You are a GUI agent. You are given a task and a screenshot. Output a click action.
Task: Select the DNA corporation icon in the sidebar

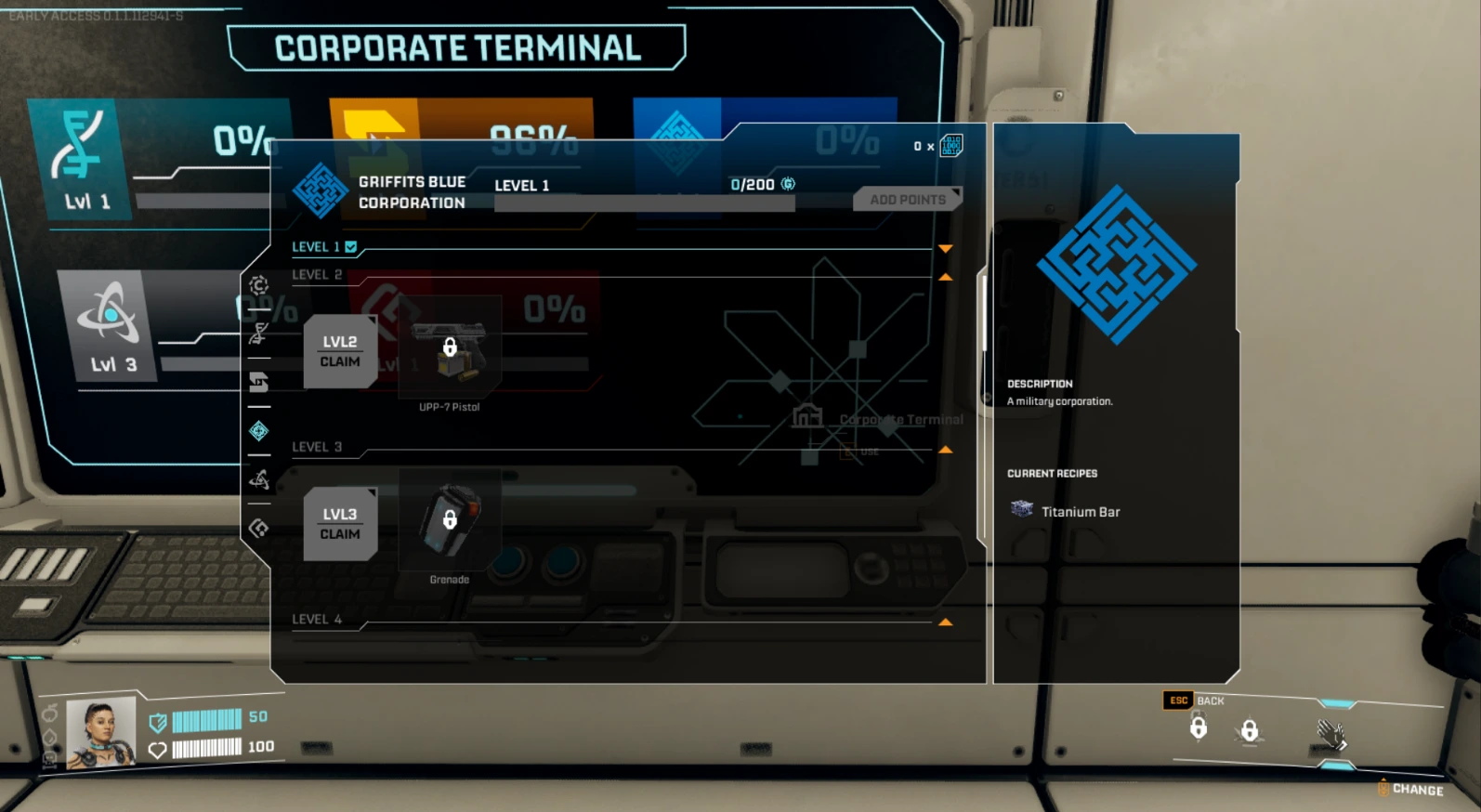[x=259, y=334]
